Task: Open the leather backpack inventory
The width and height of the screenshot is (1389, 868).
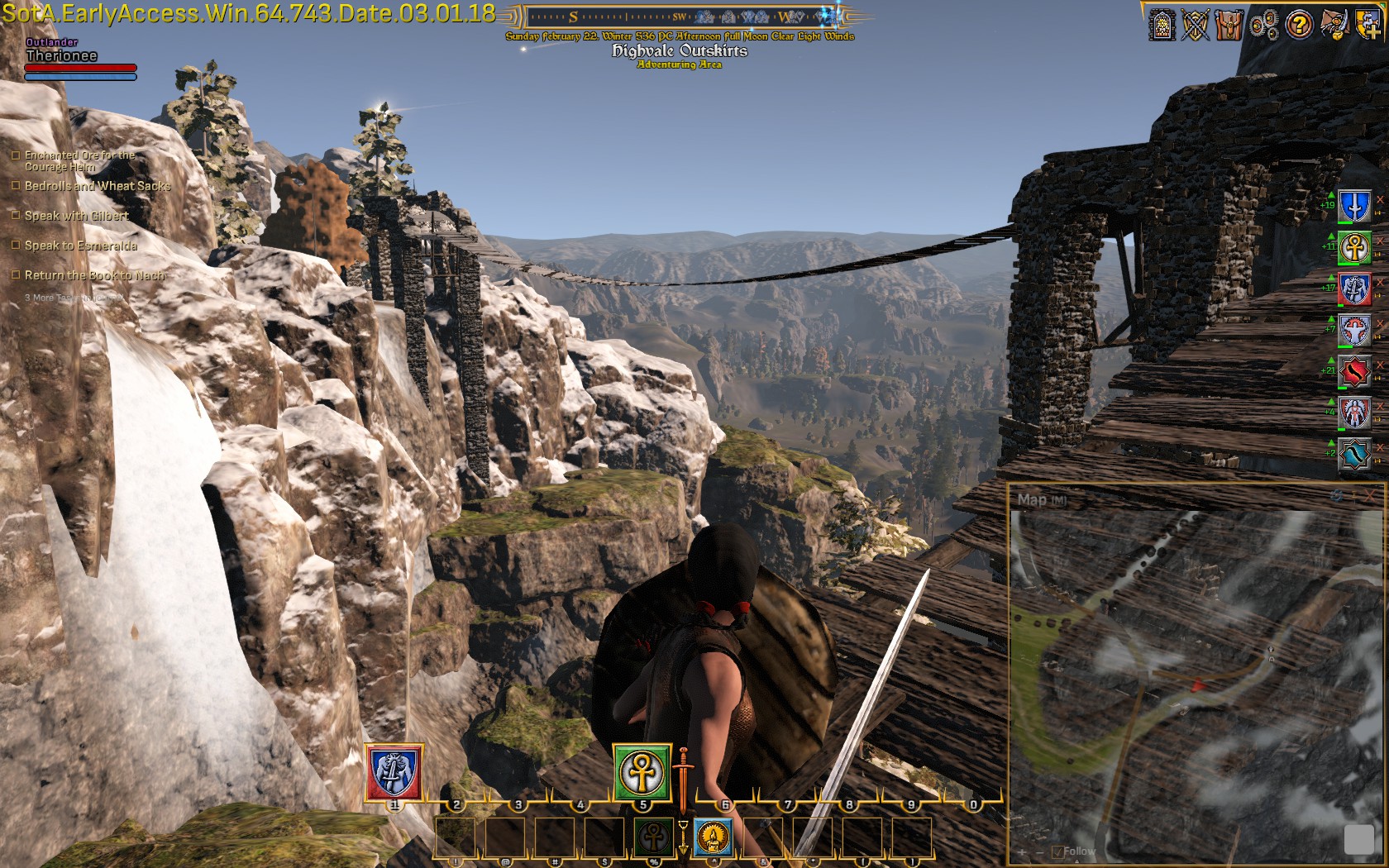Action: pos(1229,25)
